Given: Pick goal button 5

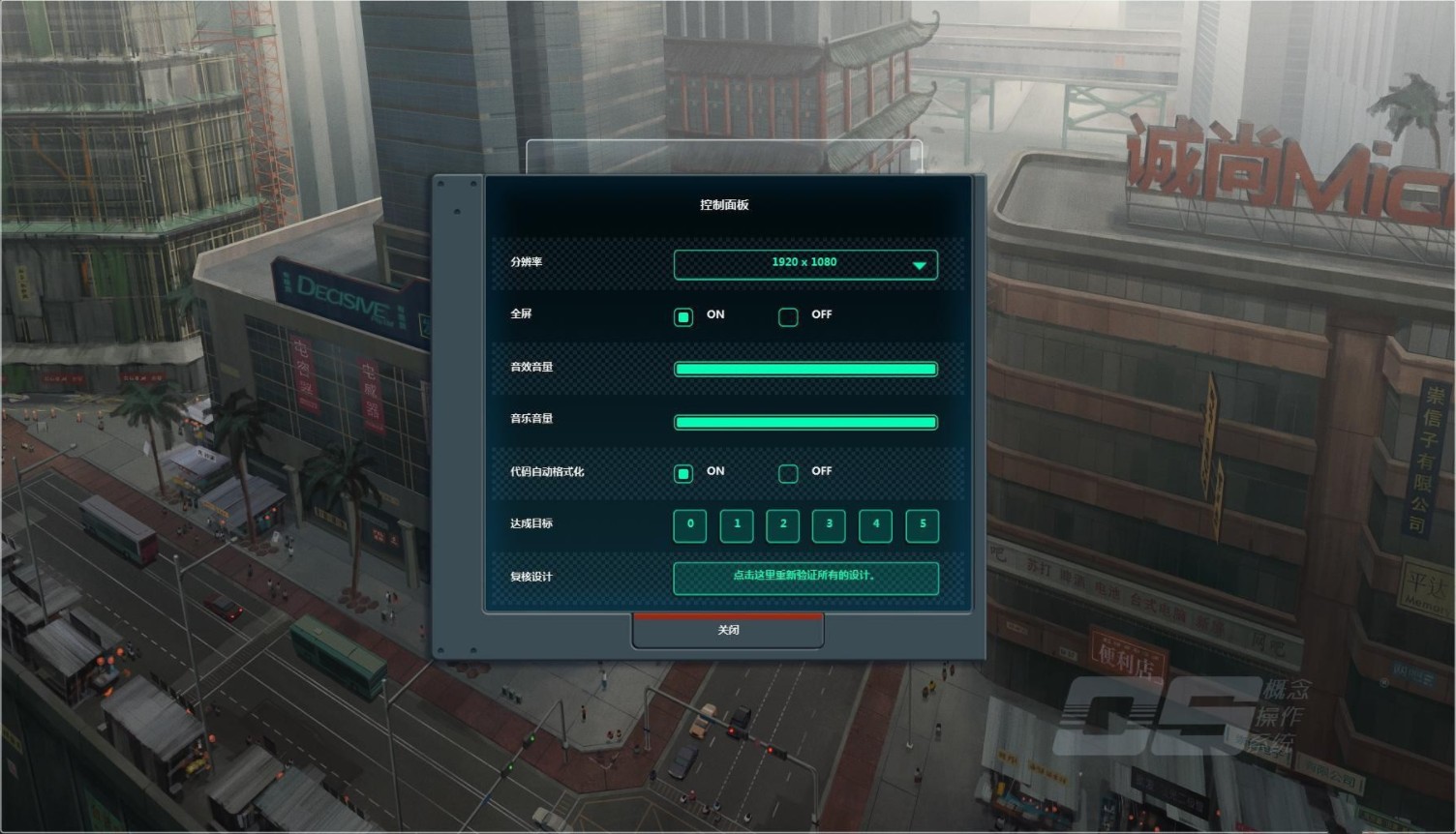Looking at the screenshot, I should (x=923, y=525).
